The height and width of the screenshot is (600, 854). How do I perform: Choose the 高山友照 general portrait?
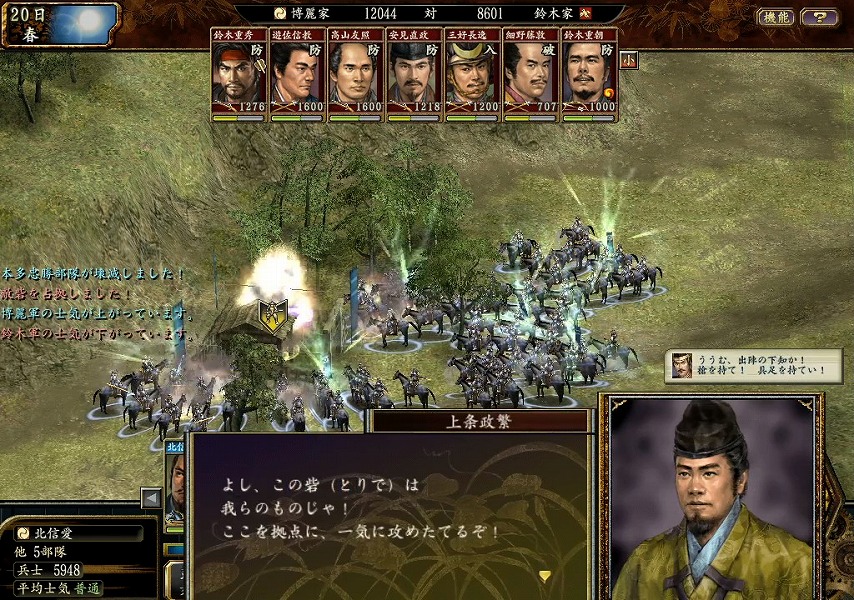click(355, 76)
